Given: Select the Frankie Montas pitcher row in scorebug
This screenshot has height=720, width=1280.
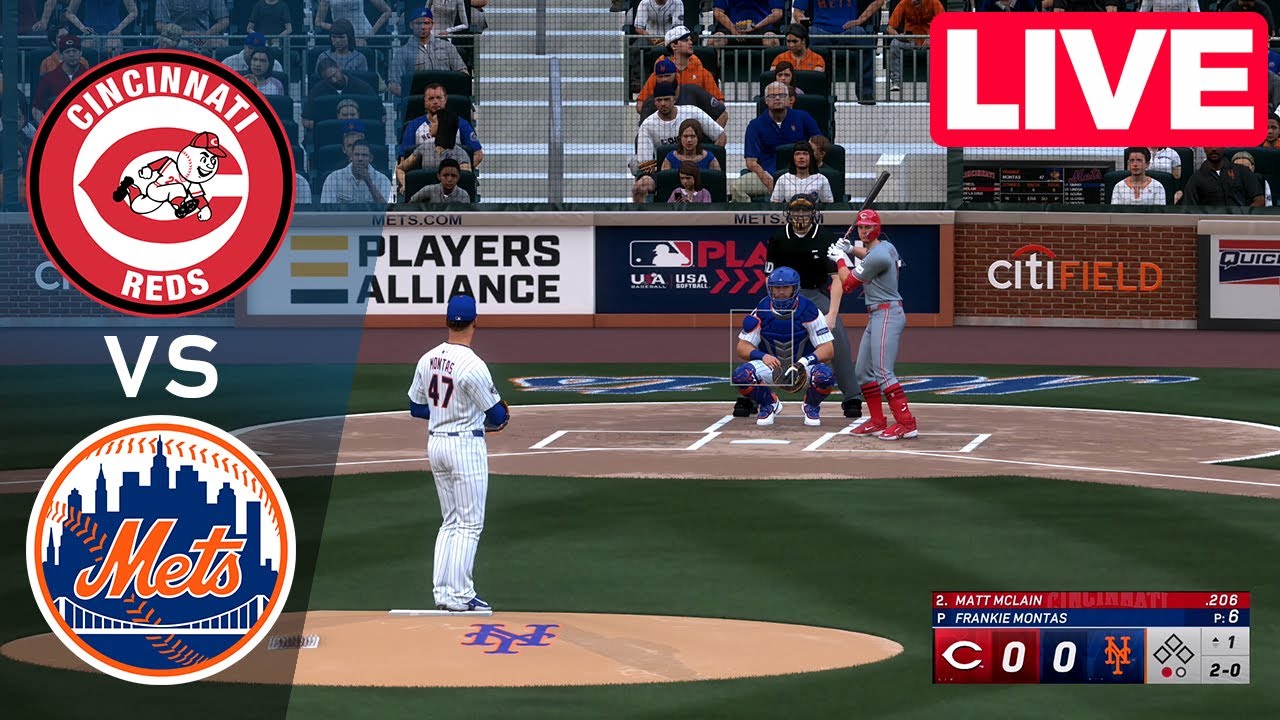Looking at the screenshot, I should pyautogui.click(x=1090, y=618).
